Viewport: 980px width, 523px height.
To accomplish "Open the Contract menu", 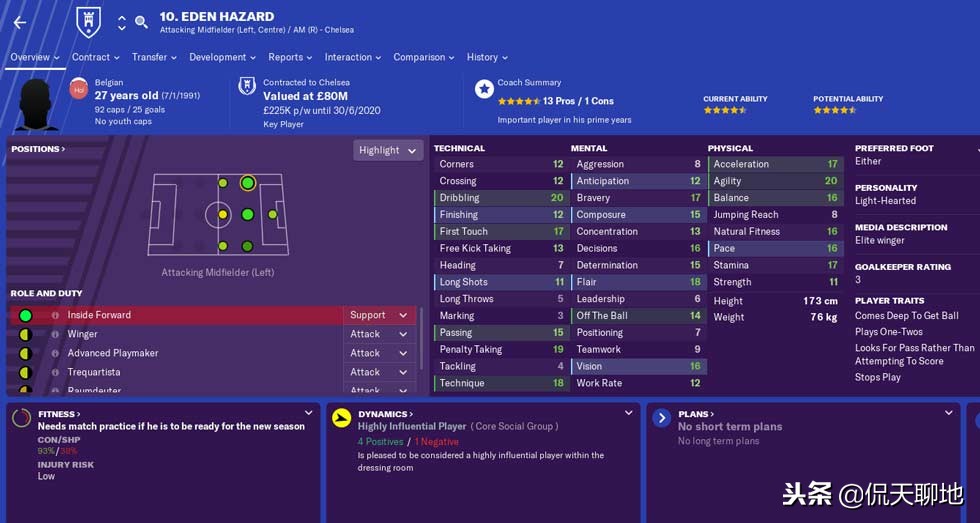I will tap(95, 57).
